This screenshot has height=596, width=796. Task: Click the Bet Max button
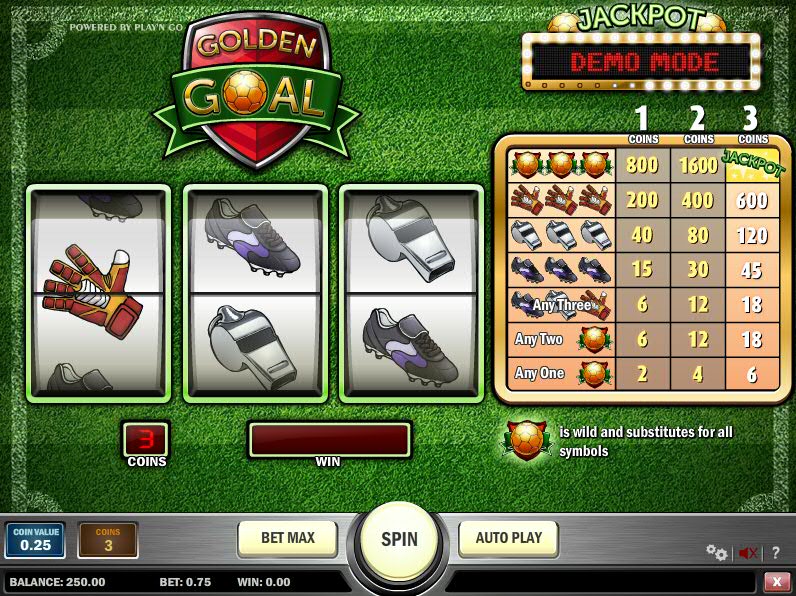(x=288, y=538)
